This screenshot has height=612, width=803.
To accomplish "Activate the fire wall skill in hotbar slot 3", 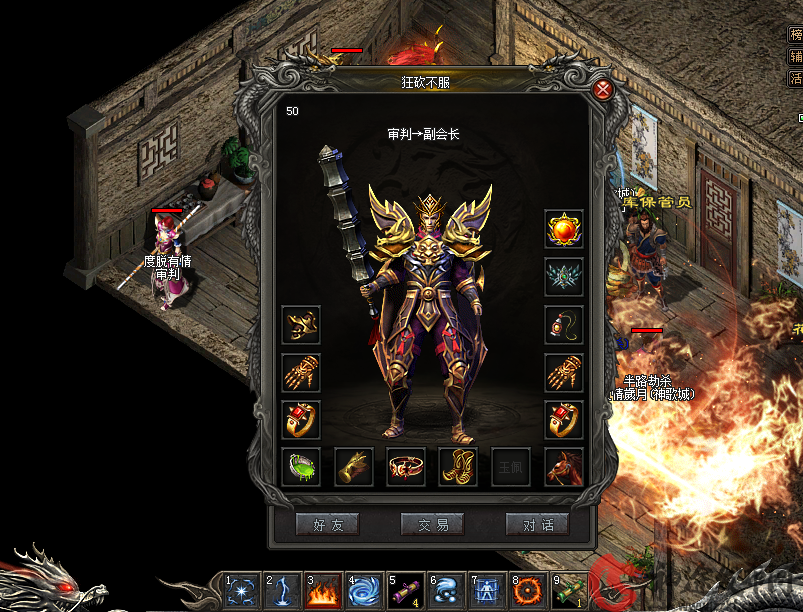I will tap(322, 591).
